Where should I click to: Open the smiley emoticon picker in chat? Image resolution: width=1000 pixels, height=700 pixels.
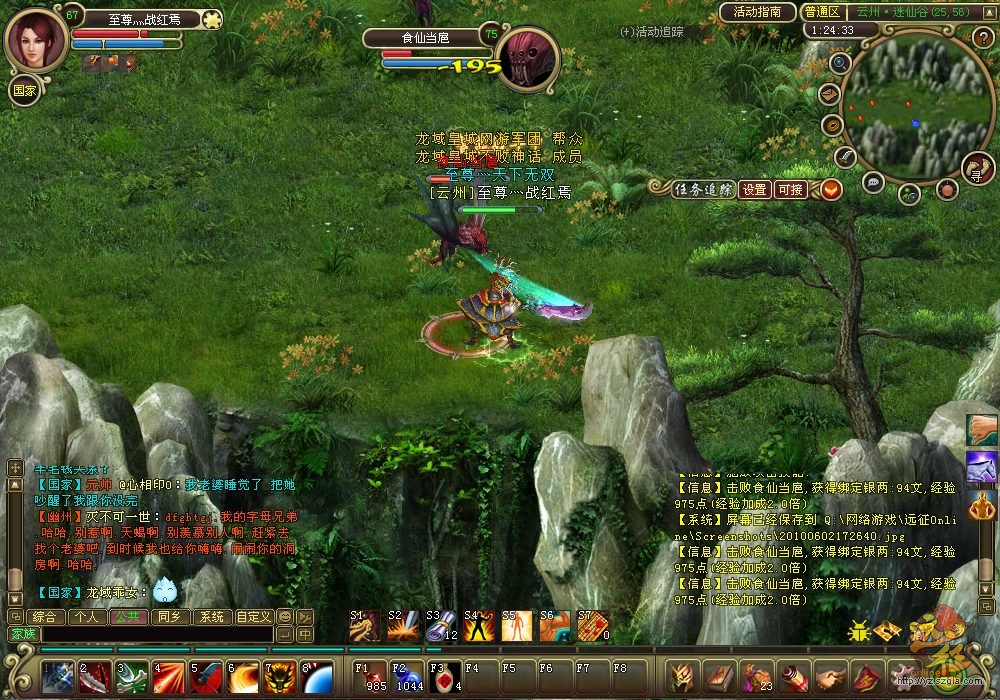click(284, 617)
